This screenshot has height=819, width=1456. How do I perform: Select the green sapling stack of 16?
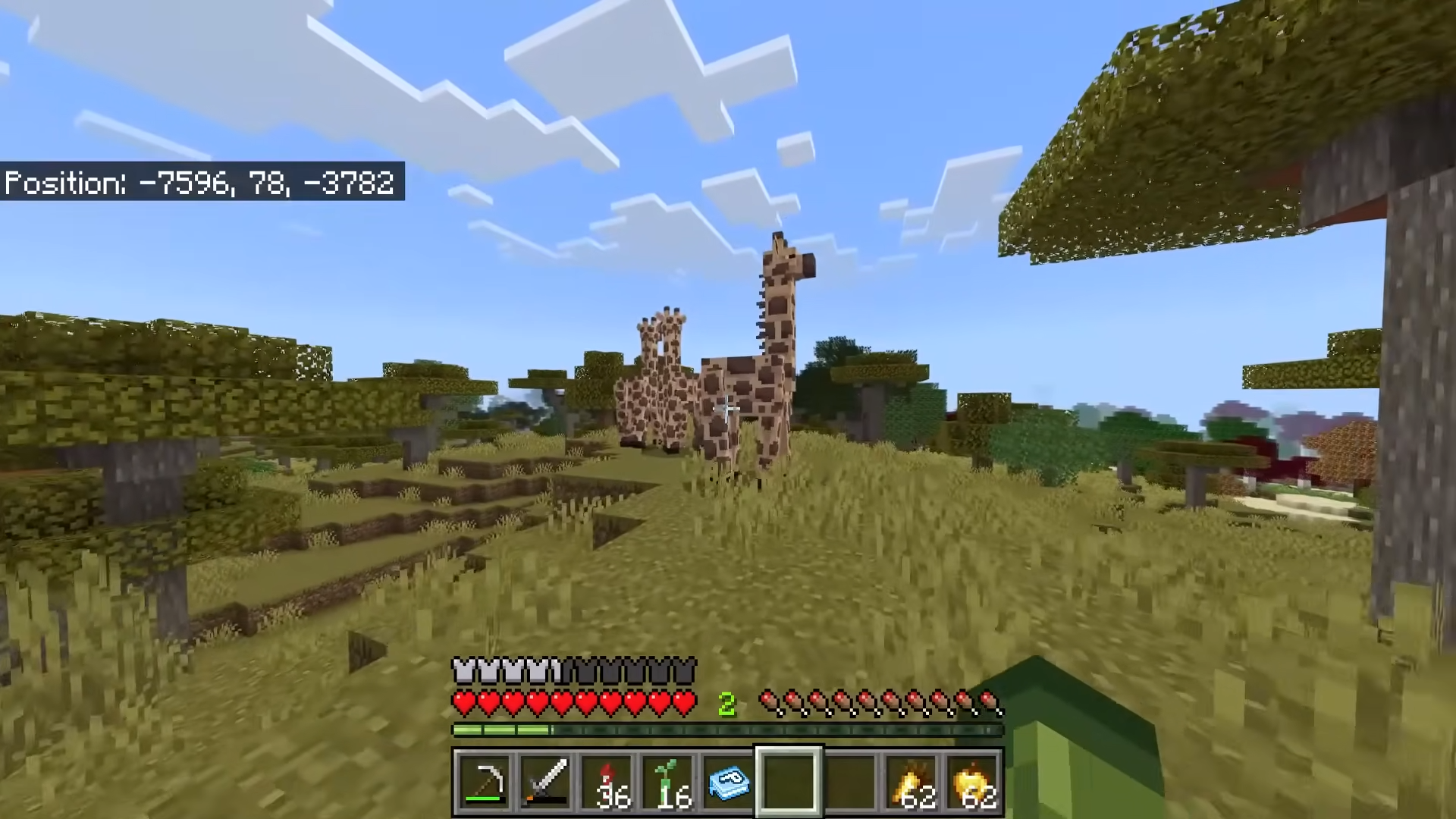[x=667, y=781]
